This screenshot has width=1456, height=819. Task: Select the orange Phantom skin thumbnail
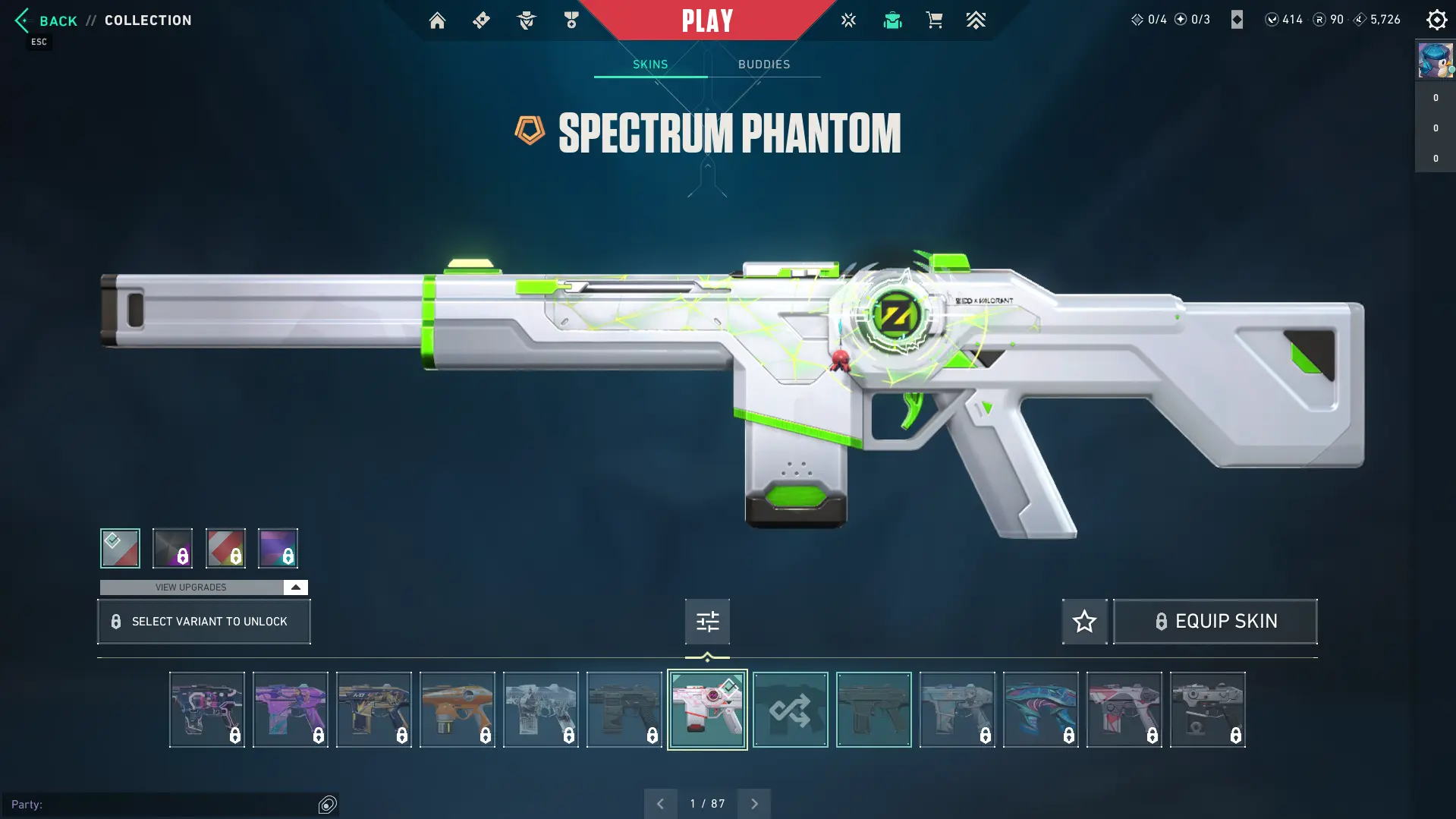point(457,710)
